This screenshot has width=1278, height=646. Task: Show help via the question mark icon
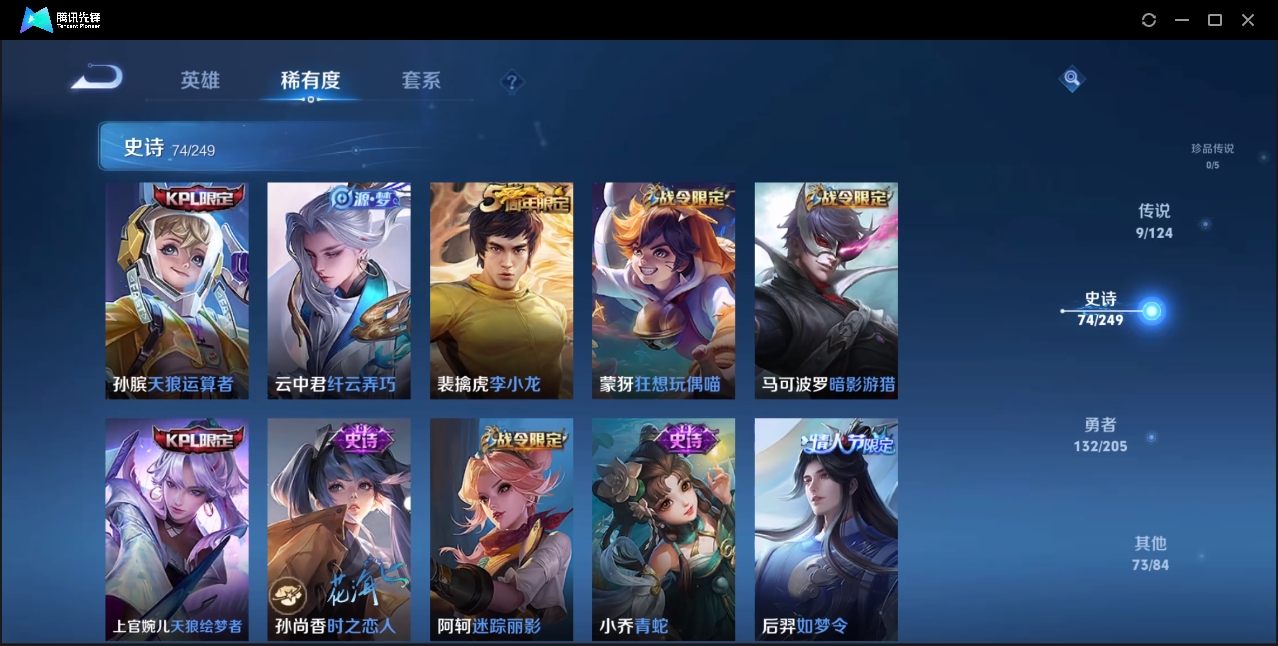pos(512,82)
